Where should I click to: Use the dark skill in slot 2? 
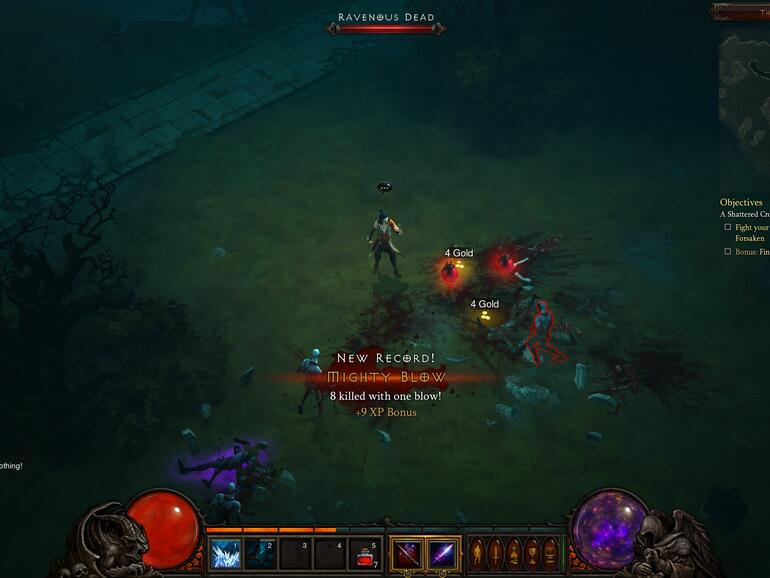click(x=260, y=554)
